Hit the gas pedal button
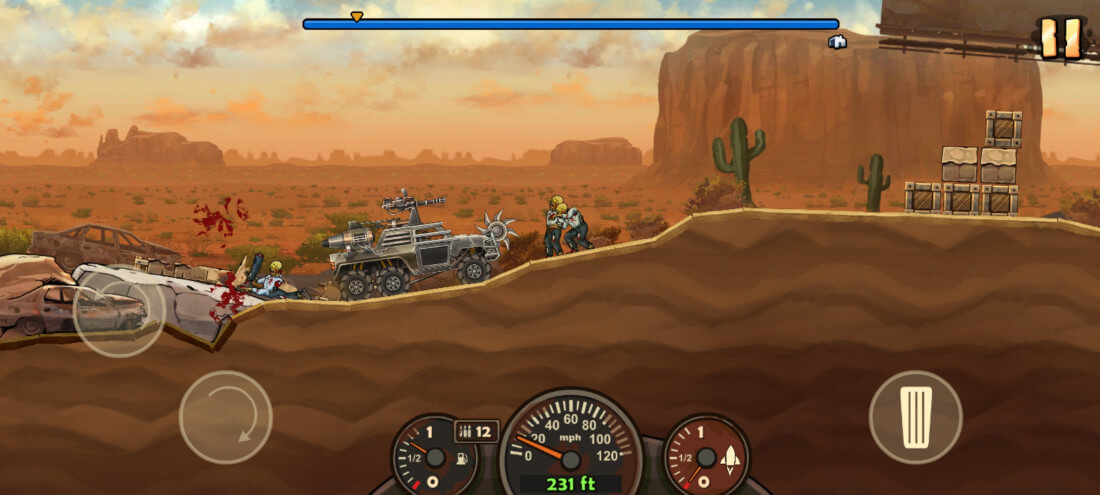1100x495 pixels. coord(915,416)
